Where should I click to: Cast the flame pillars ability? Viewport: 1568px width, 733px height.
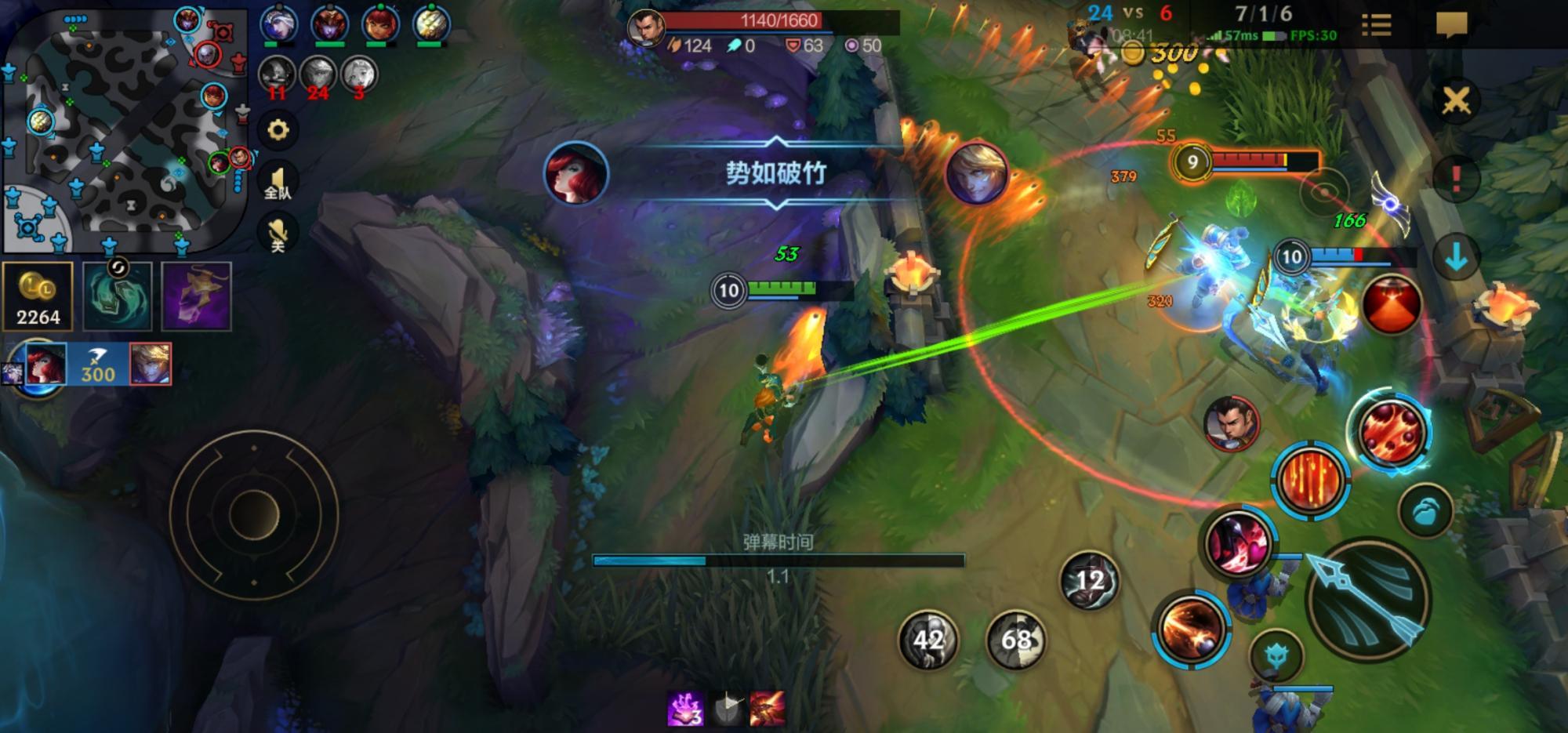pos(1309,480)
